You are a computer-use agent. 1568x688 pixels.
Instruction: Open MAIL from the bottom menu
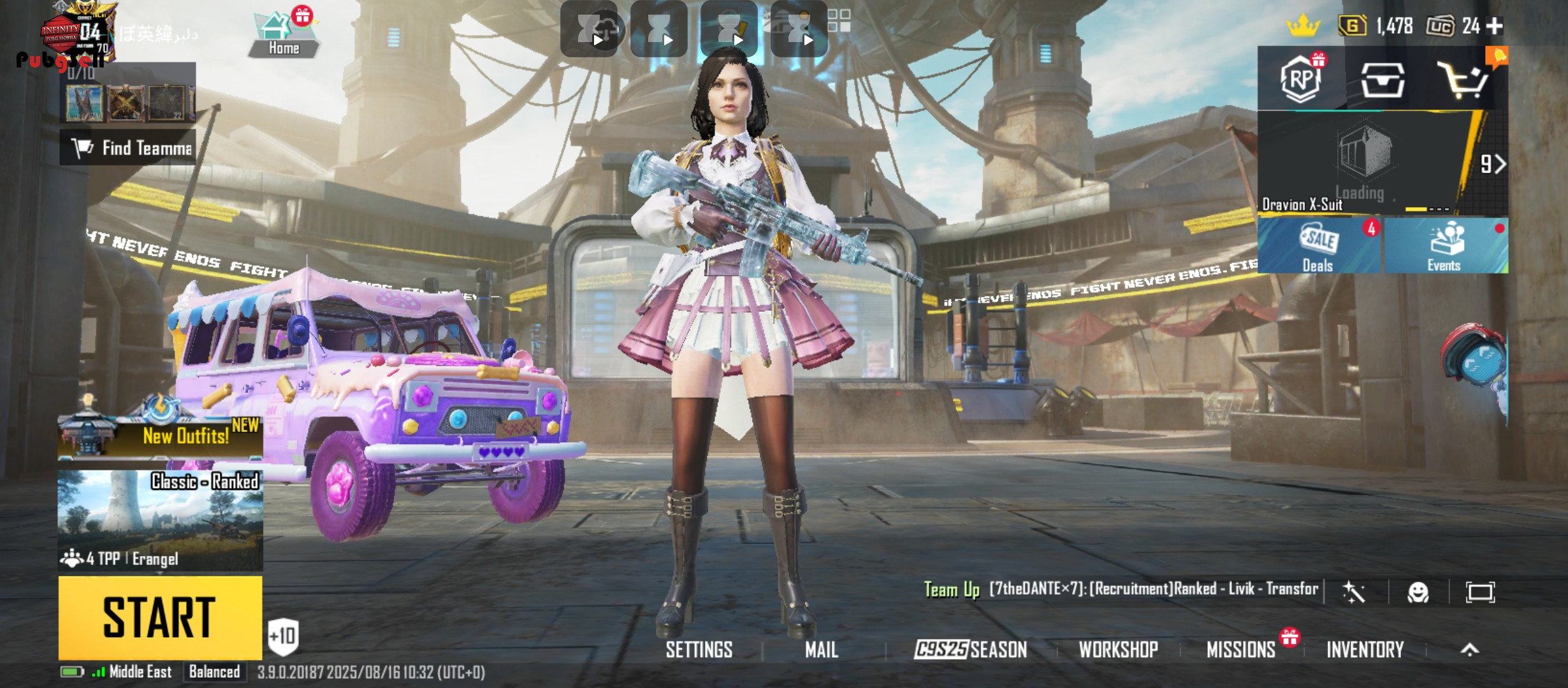point(821,650)
